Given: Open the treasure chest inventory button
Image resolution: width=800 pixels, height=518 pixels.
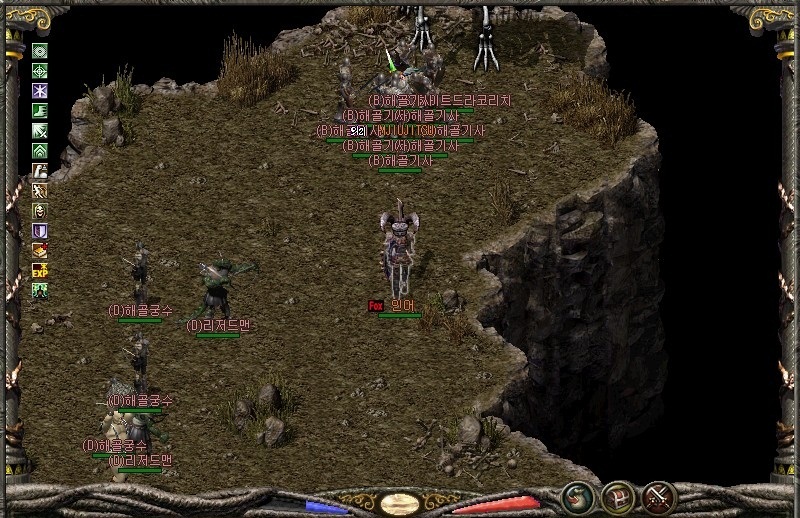Looking at the screenshot, I should (617, 495).
